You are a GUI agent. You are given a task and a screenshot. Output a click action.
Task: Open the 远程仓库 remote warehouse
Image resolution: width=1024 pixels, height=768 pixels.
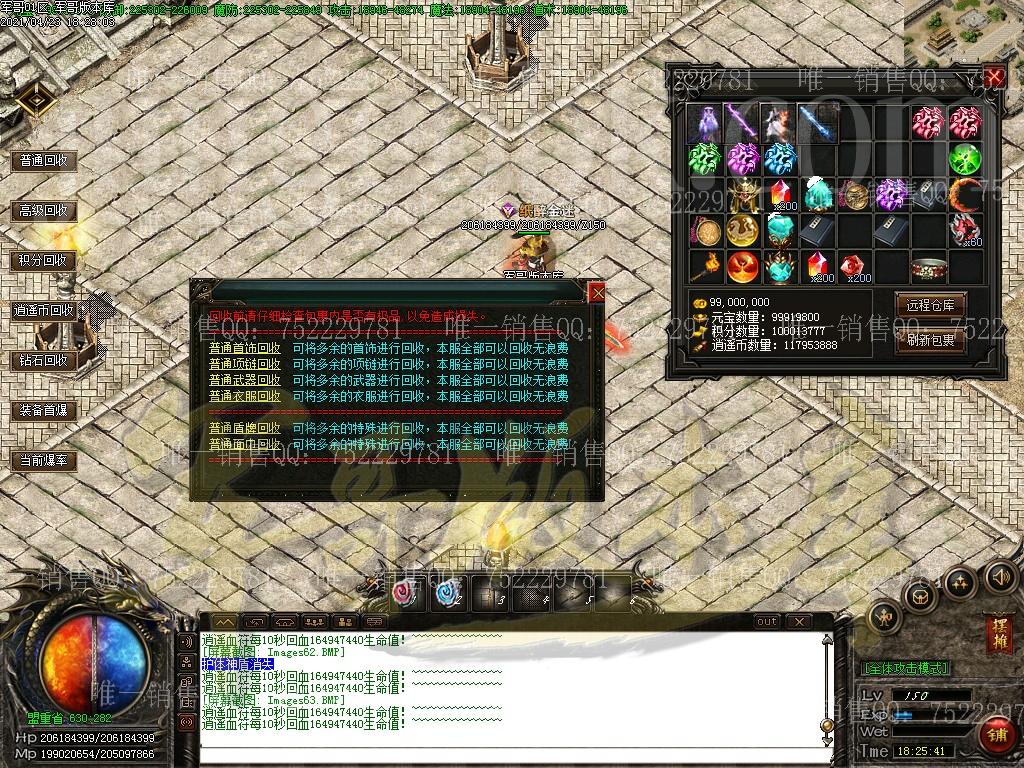click(931, 305)
